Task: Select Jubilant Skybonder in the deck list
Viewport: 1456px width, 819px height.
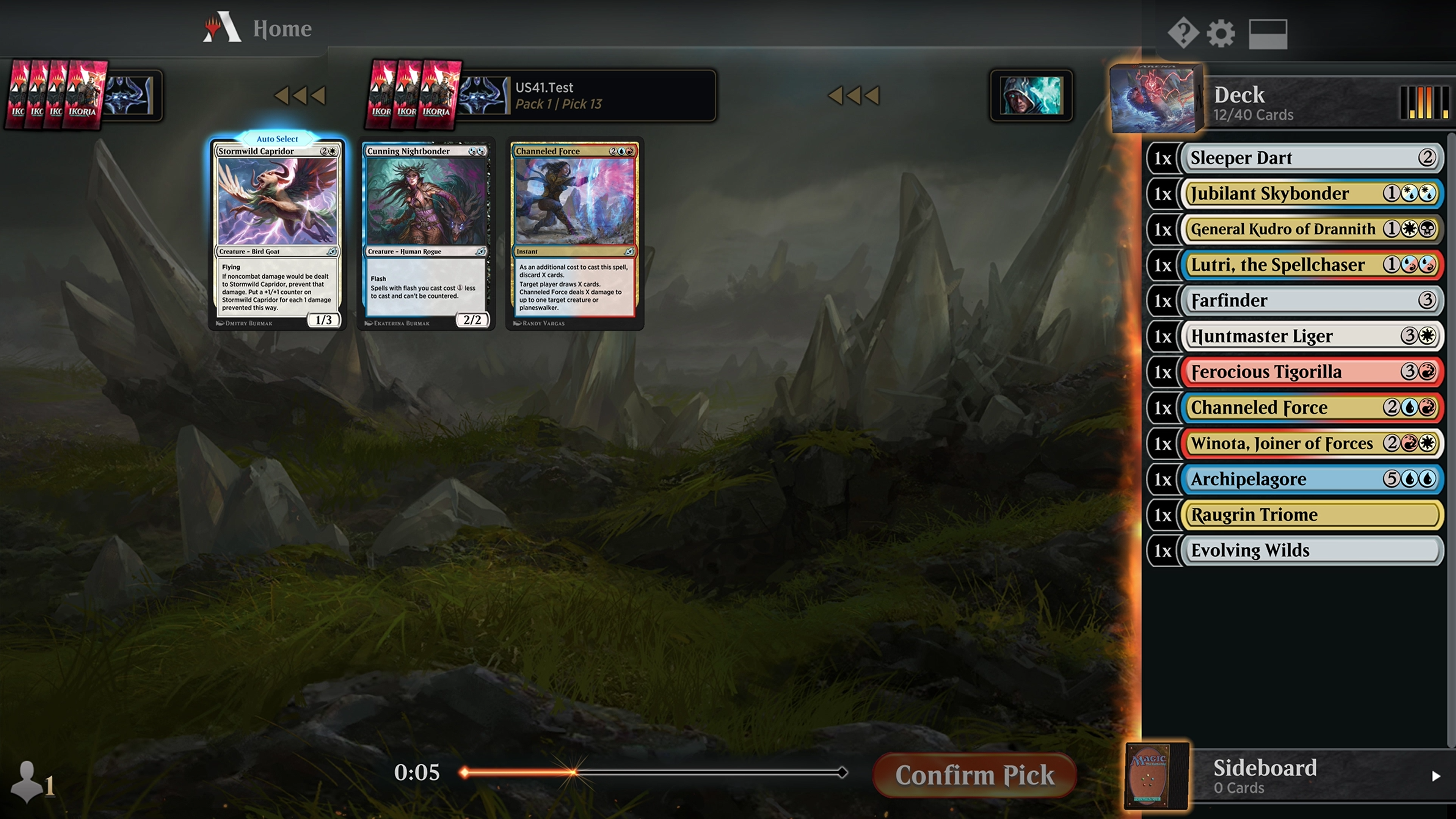Action: pos(1311,194)
